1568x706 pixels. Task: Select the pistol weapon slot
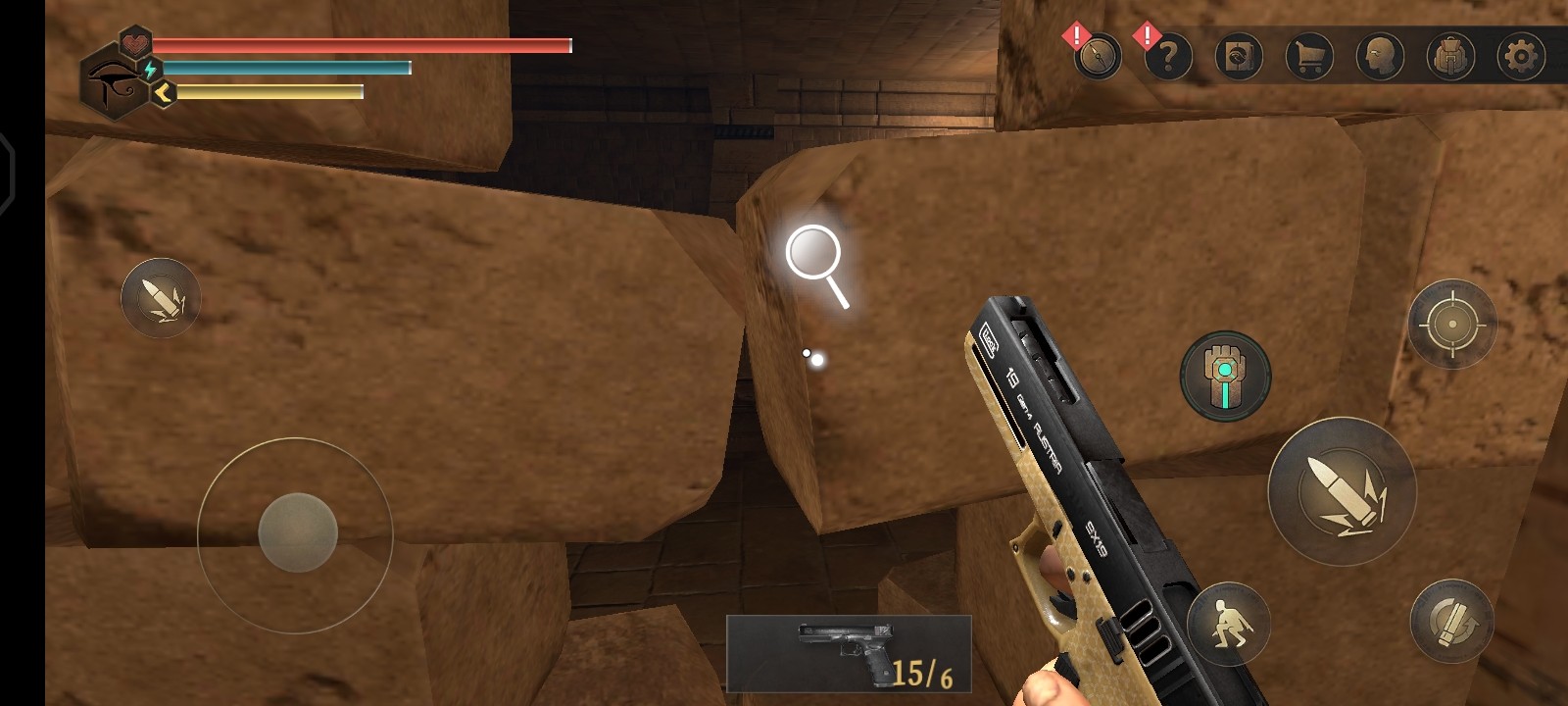pyautogui.click(x=849, y=654)
